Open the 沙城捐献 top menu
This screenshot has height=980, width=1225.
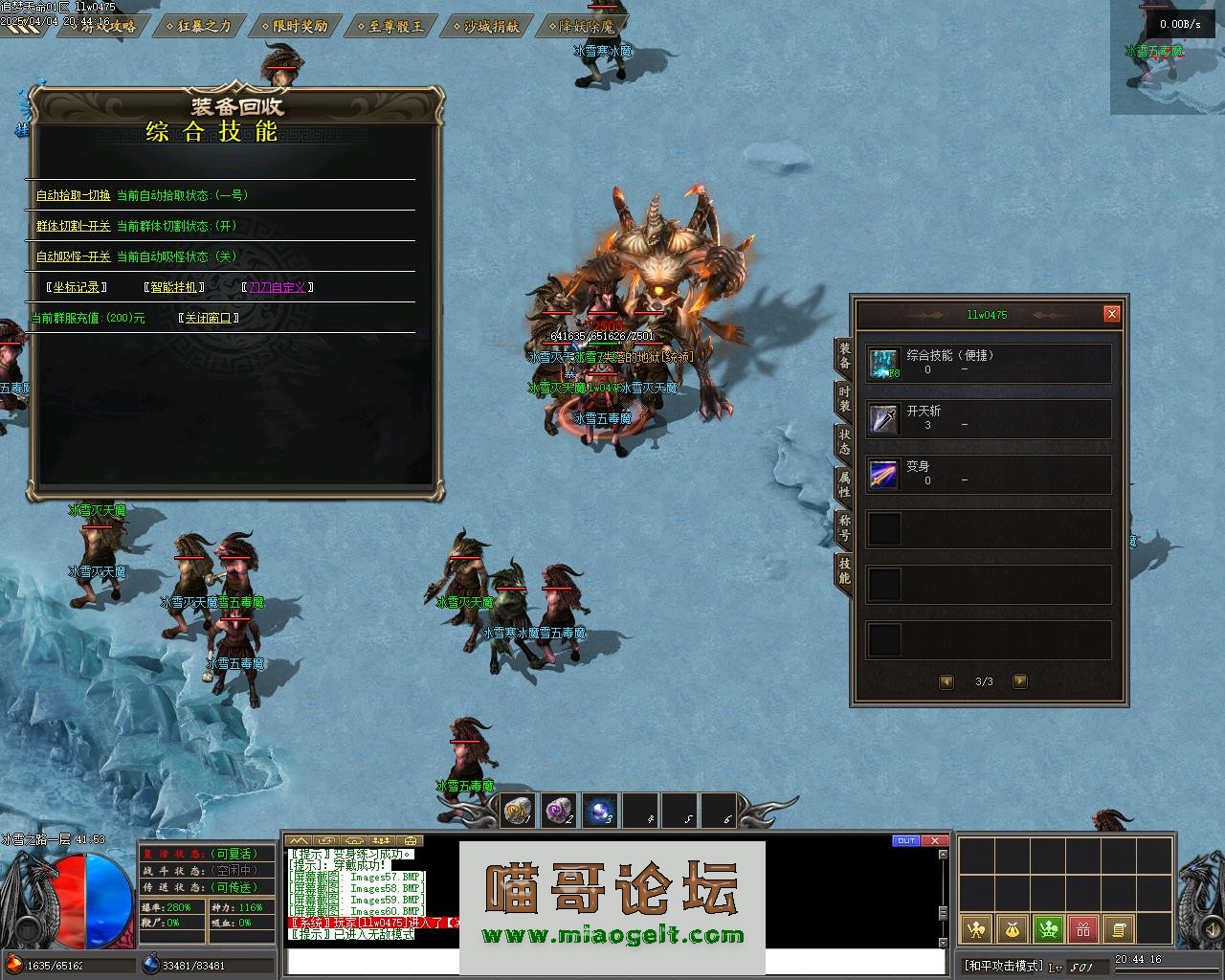tap(491, 26)
